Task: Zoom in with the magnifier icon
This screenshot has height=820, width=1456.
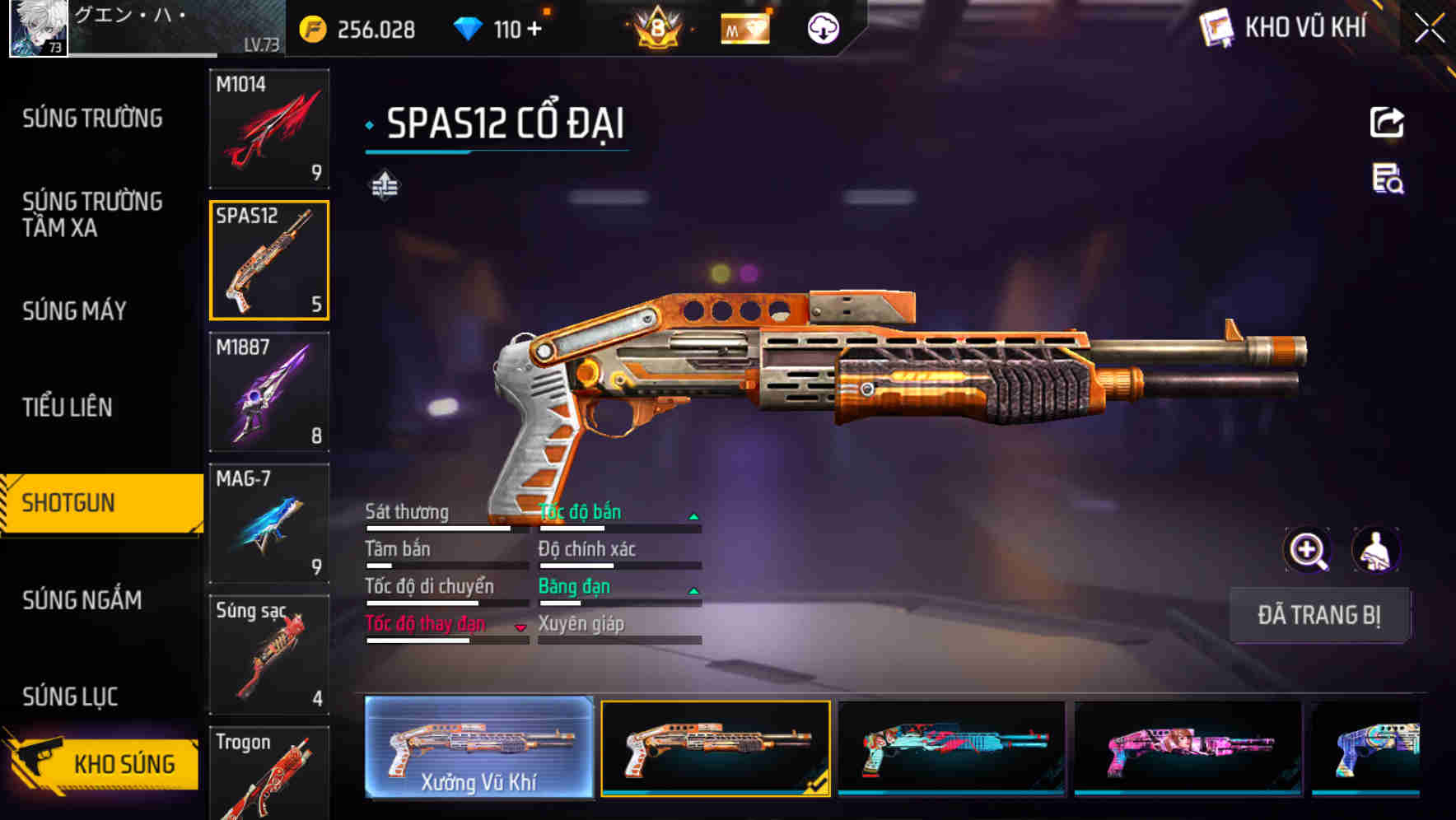Action: pos(1307,550)
